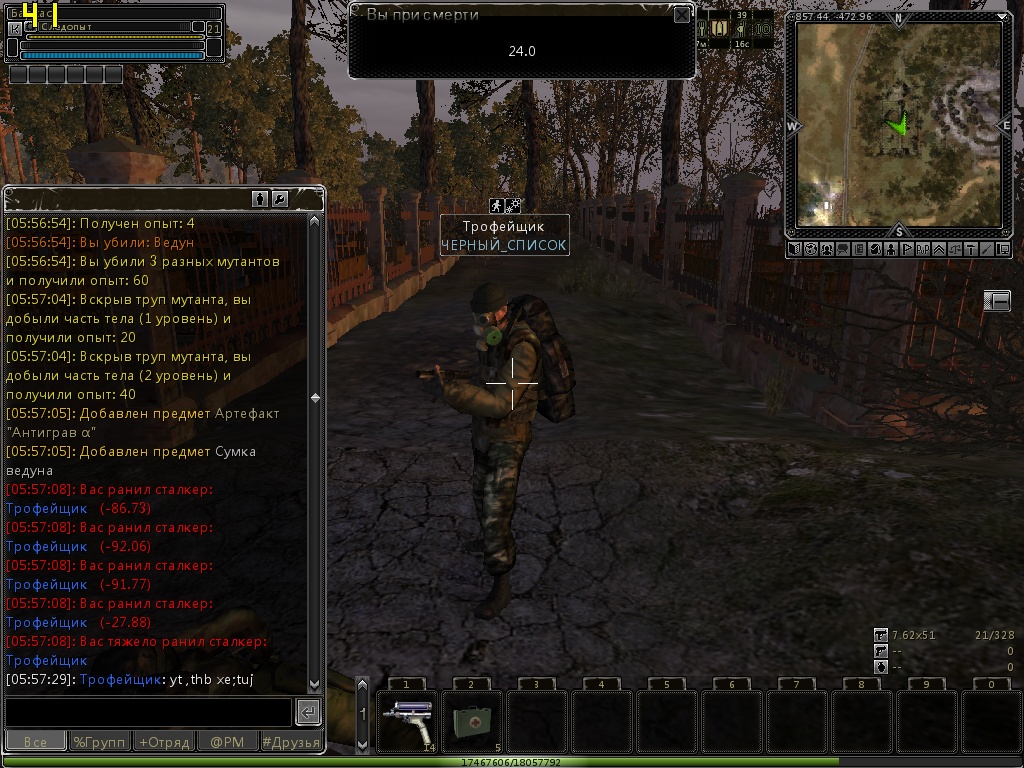The width and height of the screenshot is (1024, 768).
Task: Click the scales icon under the minimap
Action: [957, 249]
